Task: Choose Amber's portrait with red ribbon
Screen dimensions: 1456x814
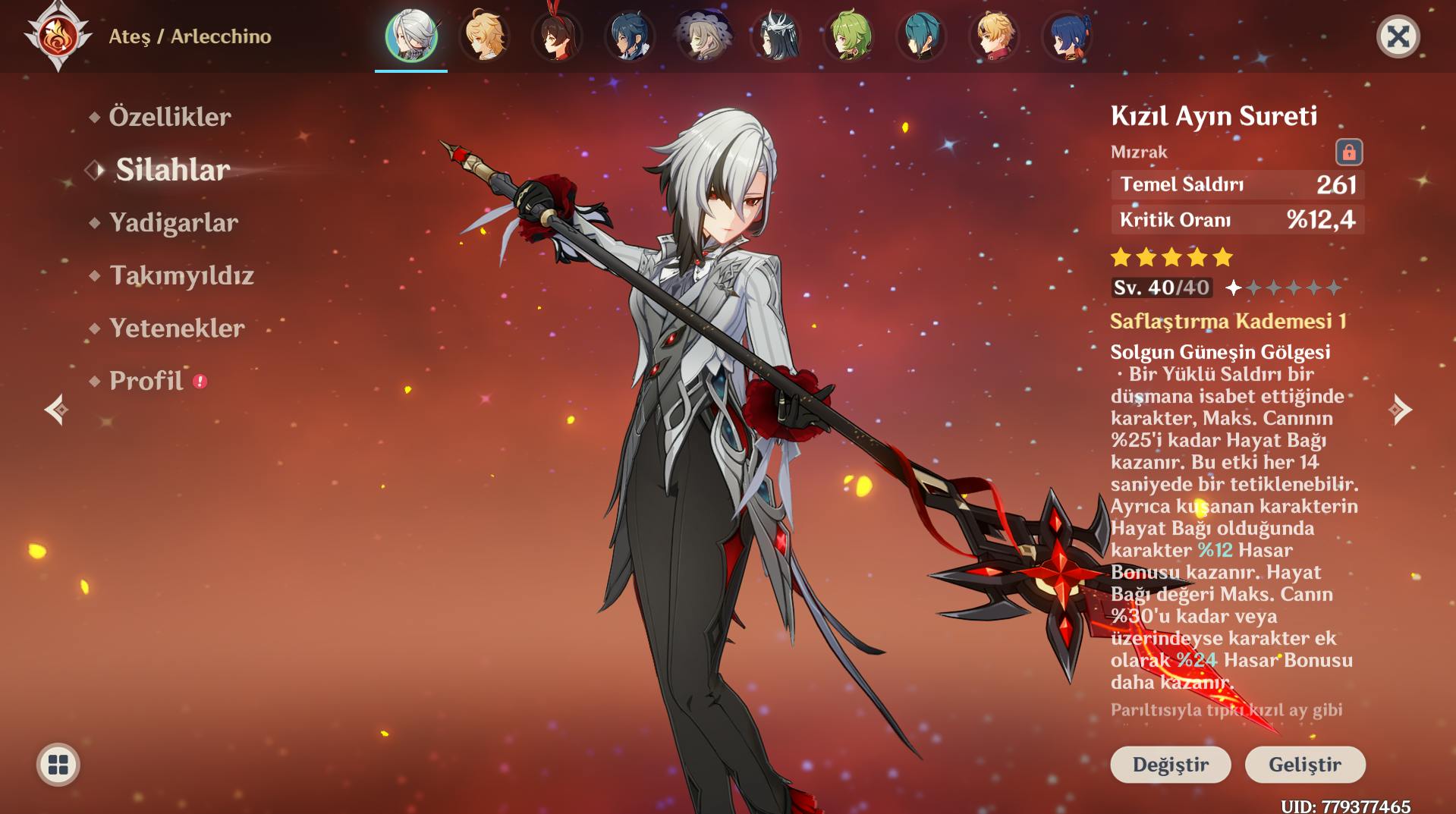Action: pyautogui.click(x=557, y=36)
